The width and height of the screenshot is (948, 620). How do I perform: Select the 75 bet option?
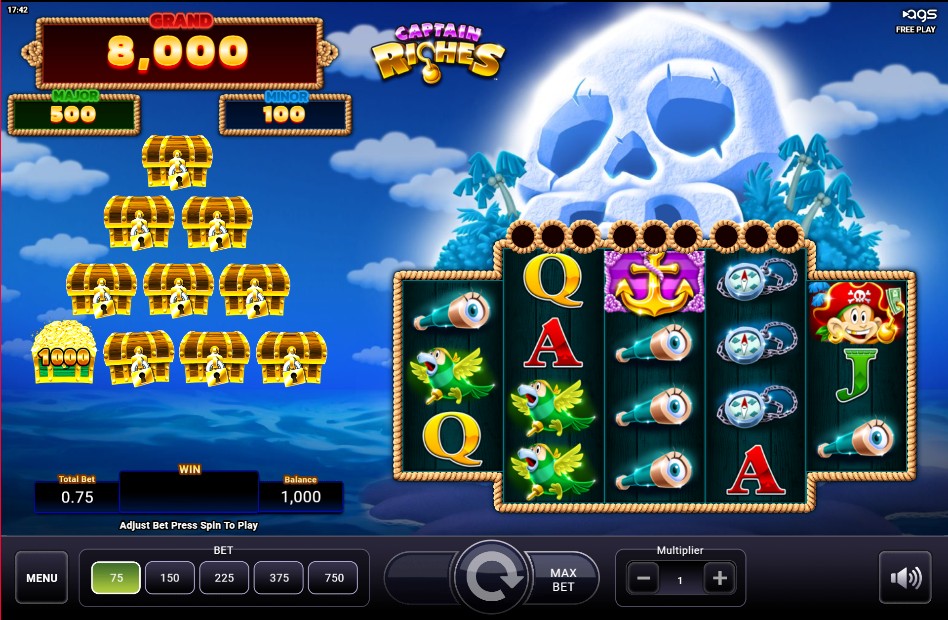click(x=116, y=578)
